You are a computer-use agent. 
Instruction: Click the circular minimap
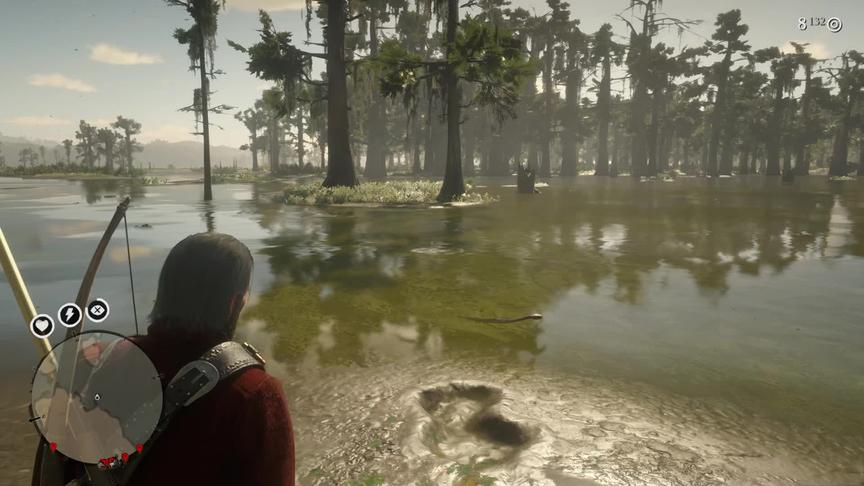point(96,396)
